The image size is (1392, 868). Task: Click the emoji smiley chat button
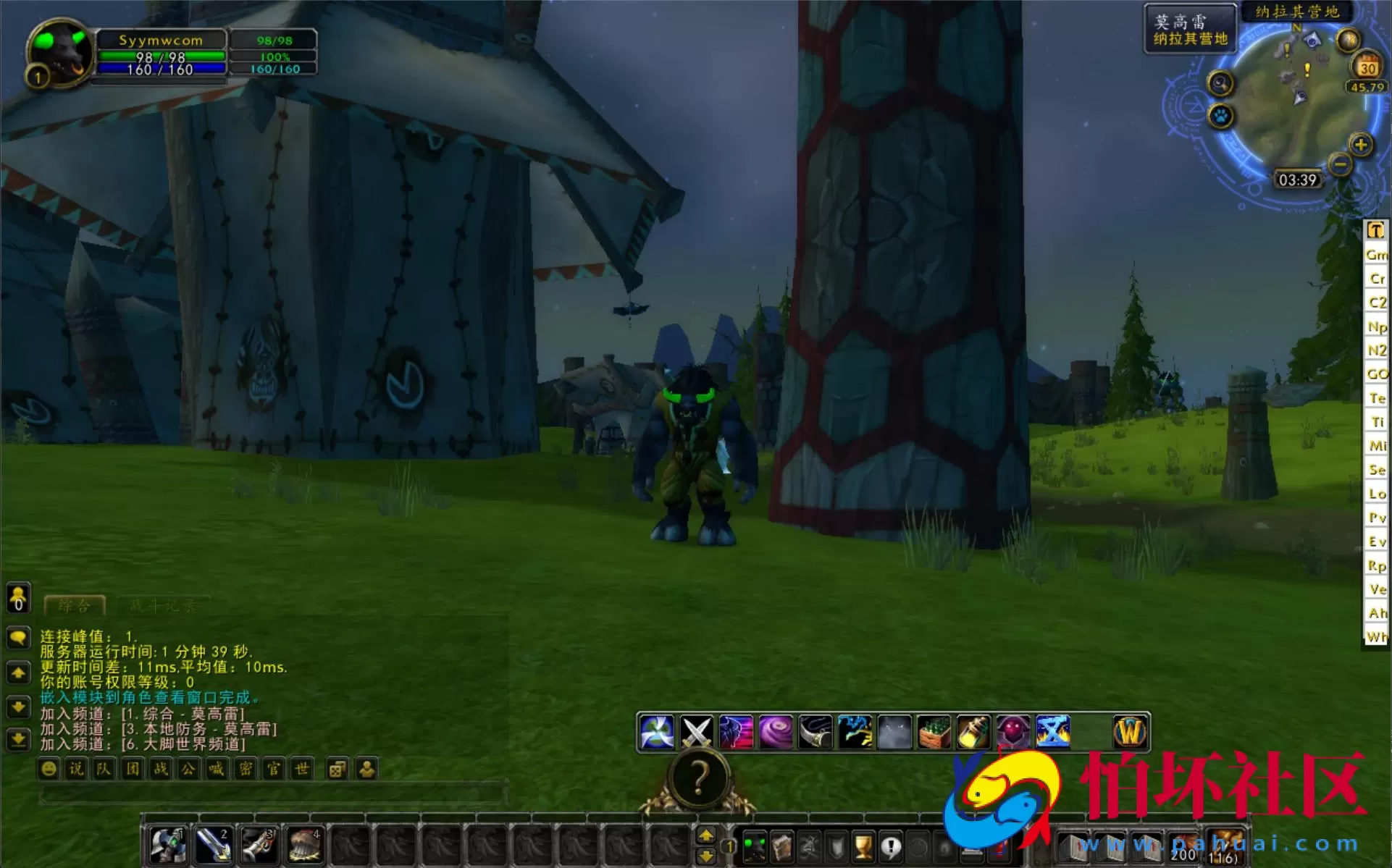pos(48,769)
